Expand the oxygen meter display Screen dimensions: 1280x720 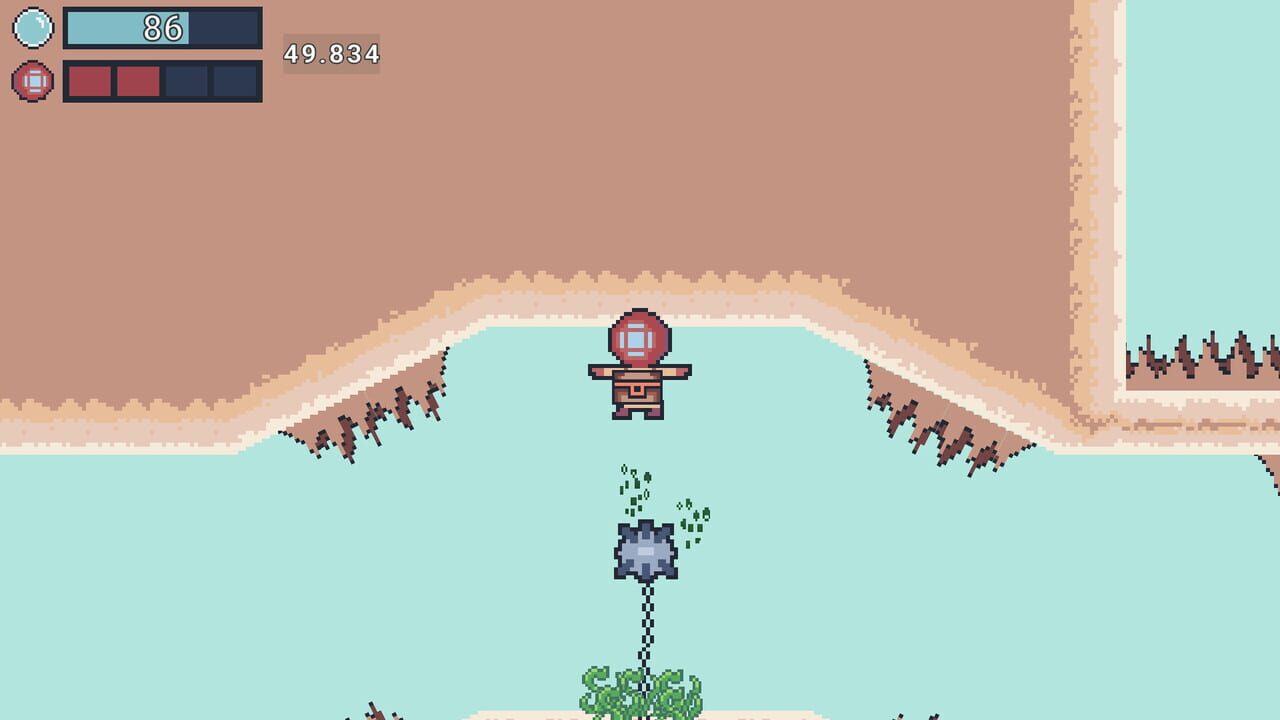click(x=160, y=28)
